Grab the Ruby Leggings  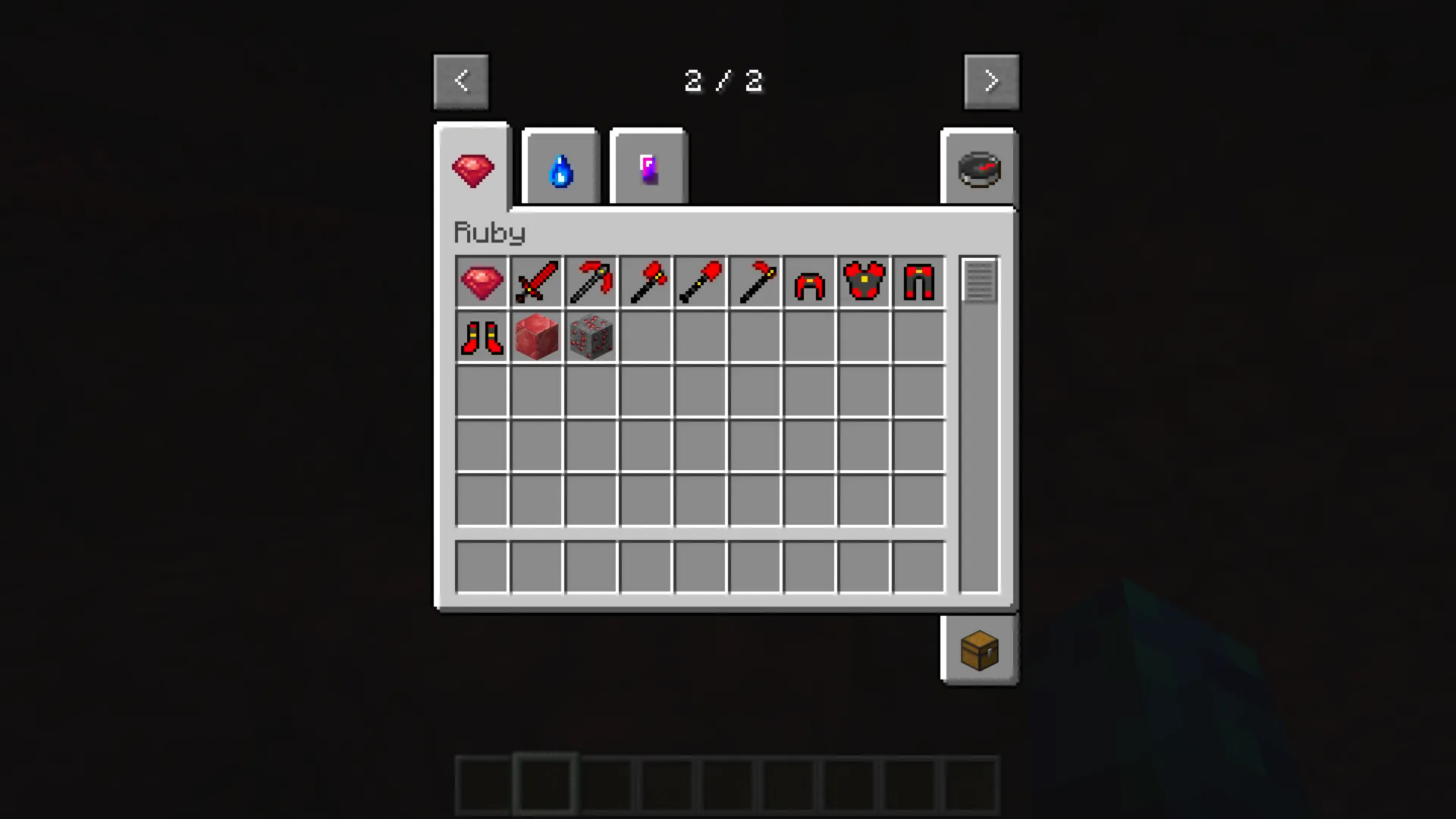(x=918, y=281)
